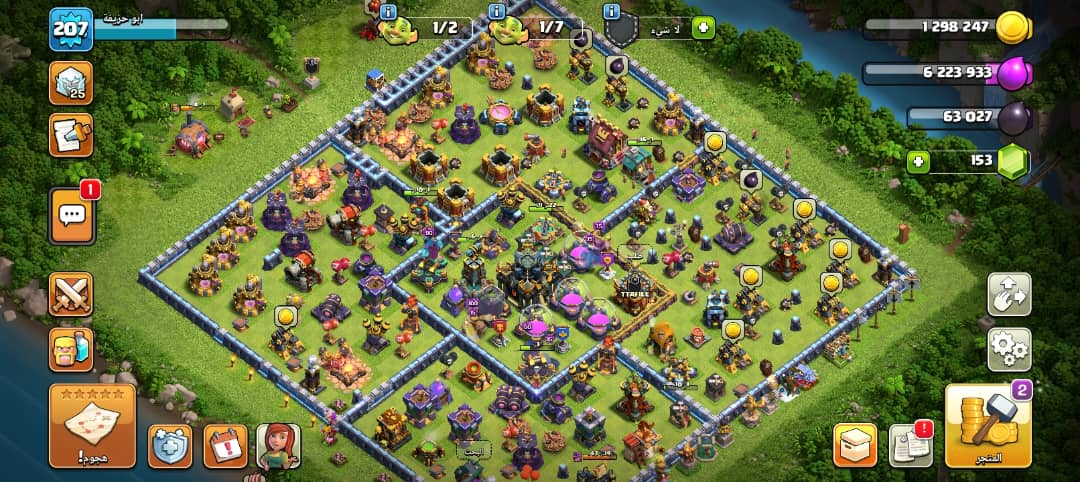Show info for the 1/2 builders
1080x482 pixels.
point(387,11)
